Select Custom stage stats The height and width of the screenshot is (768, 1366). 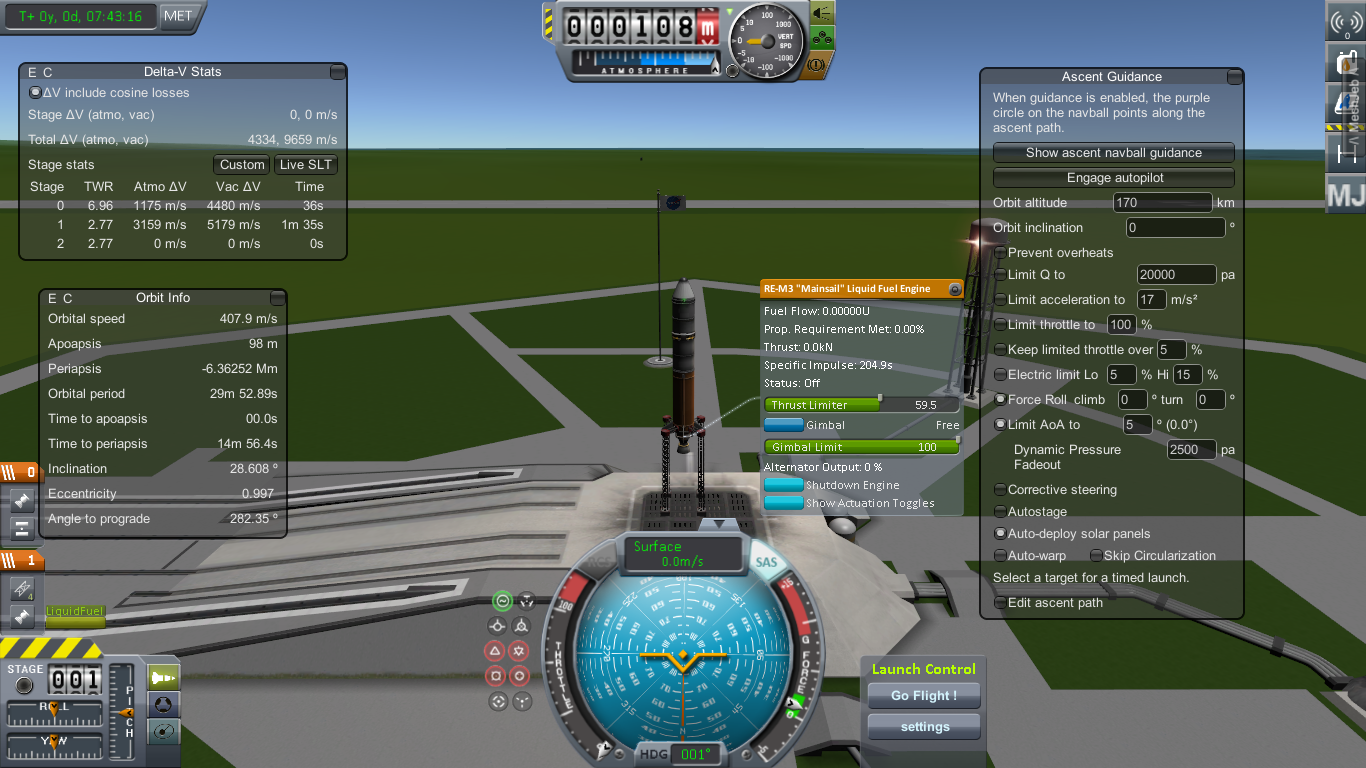(x=242, y=165)
